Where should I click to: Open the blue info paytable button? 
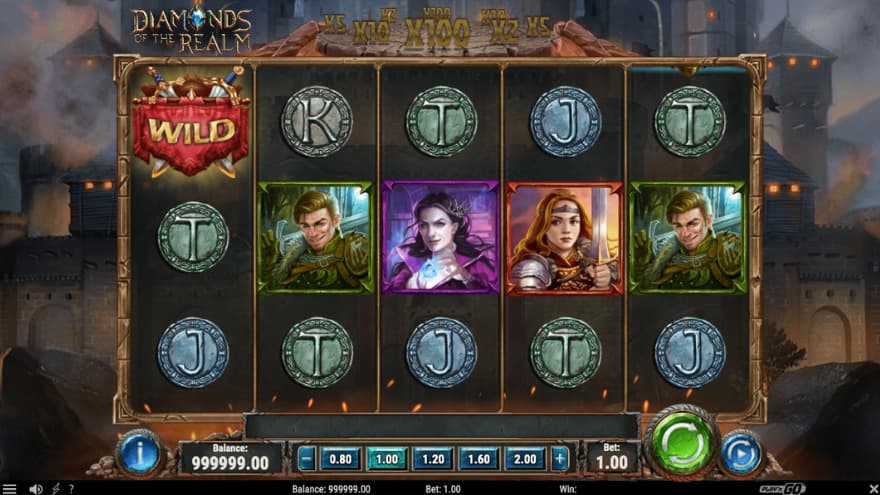[x=139, y=454]
